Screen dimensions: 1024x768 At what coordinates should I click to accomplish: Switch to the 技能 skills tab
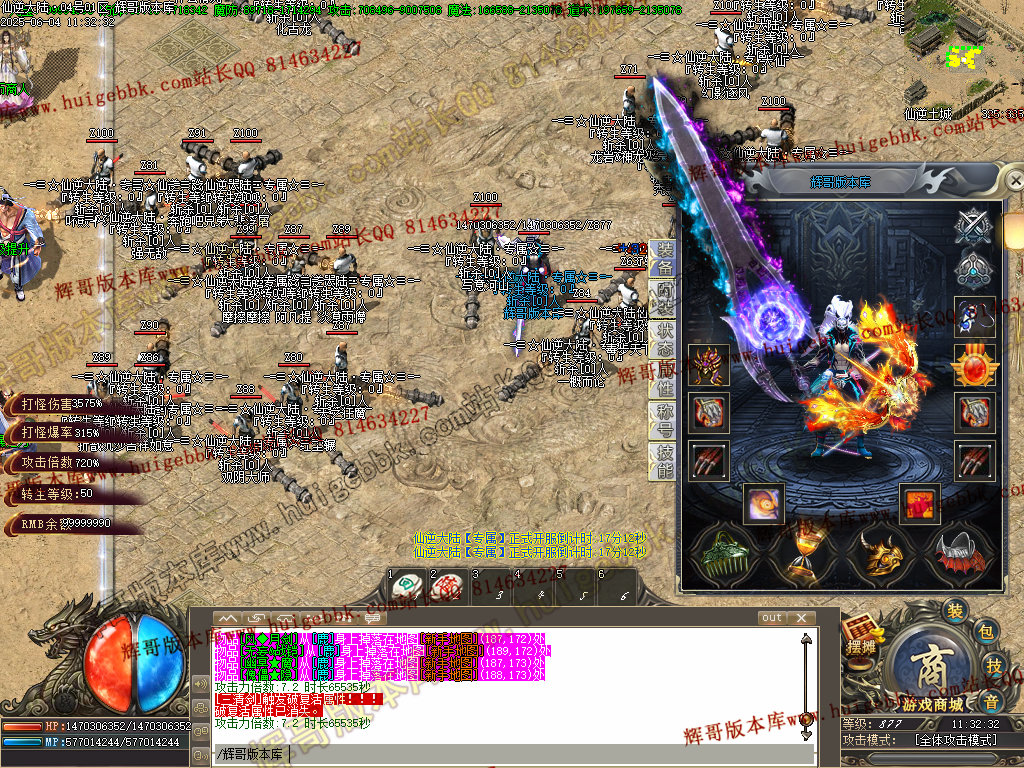(665, 462)
